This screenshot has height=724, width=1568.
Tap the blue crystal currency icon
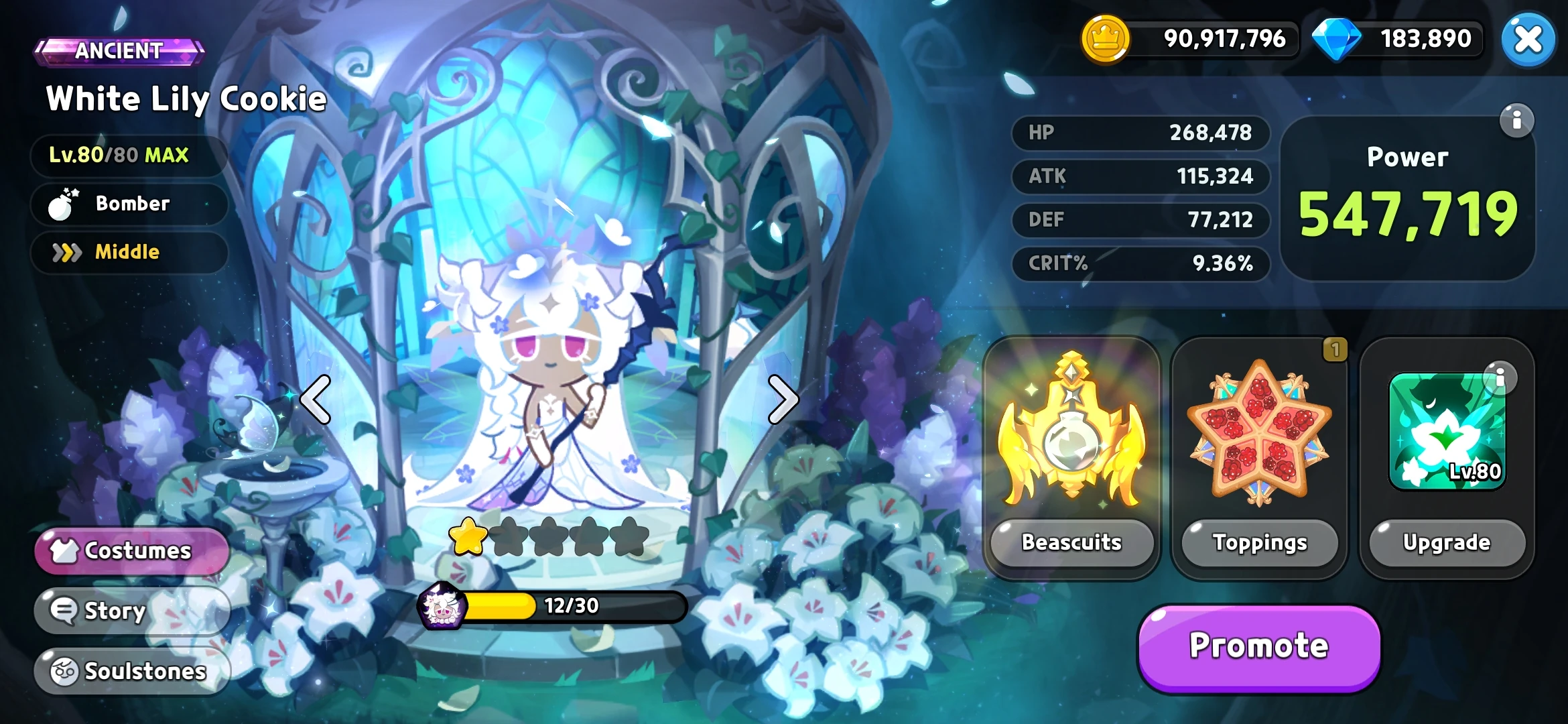pos(1336,39)
